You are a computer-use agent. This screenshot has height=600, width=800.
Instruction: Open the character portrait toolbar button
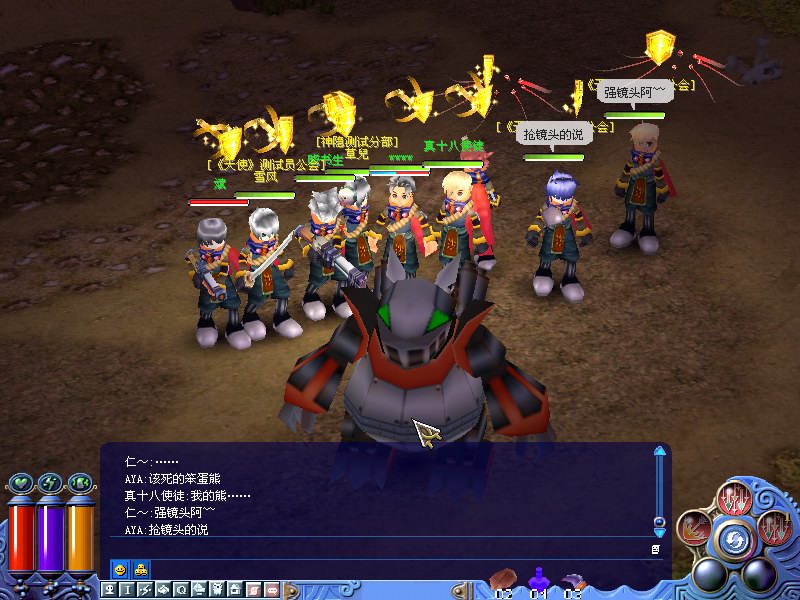[111, 590]
